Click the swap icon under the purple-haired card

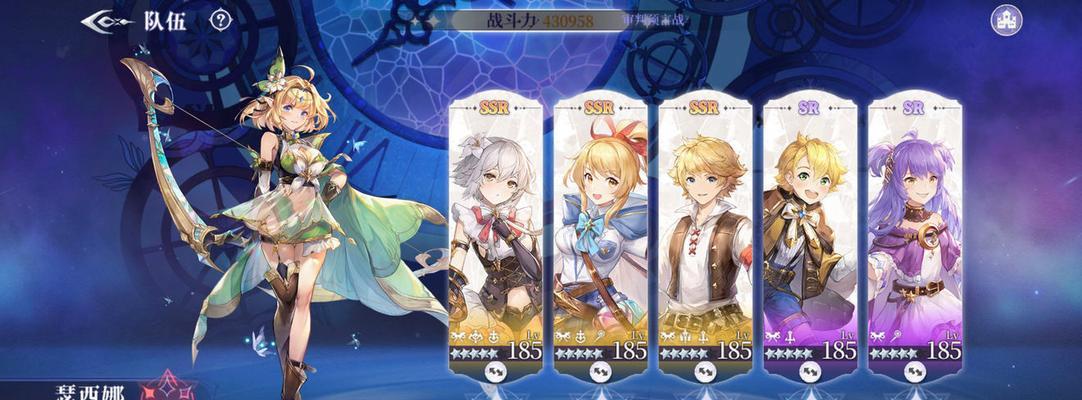pos(914,372)
